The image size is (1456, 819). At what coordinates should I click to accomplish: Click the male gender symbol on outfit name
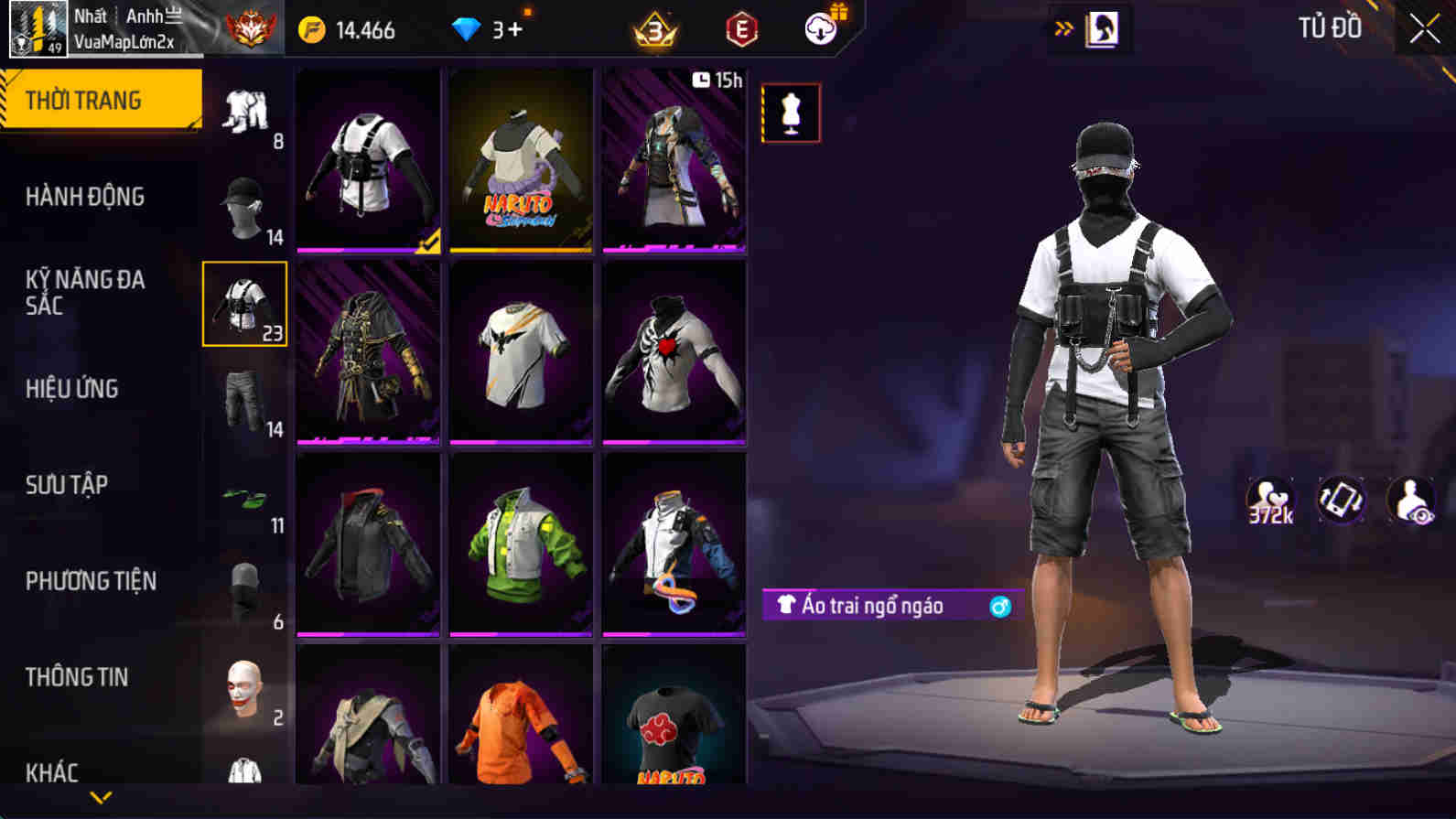(x=998, y=604)
